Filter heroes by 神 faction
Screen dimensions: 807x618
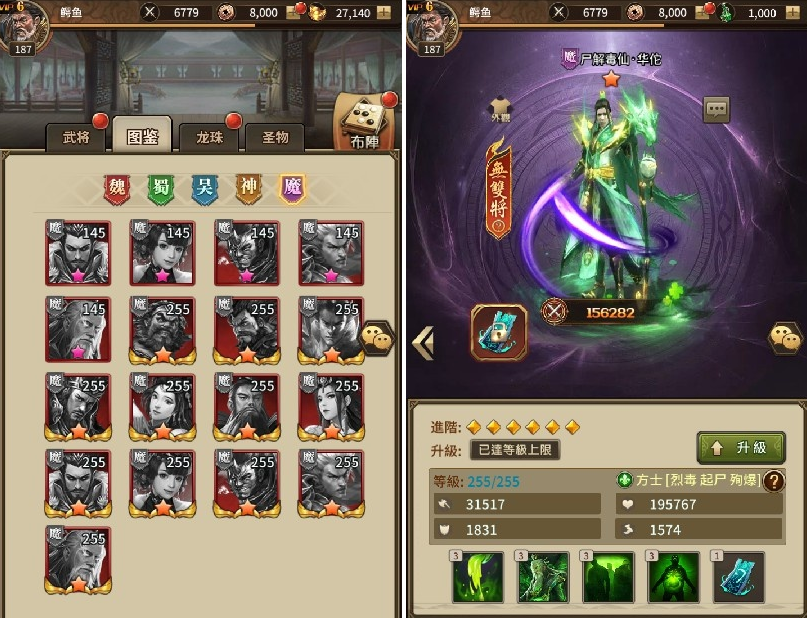click(249, 189)
